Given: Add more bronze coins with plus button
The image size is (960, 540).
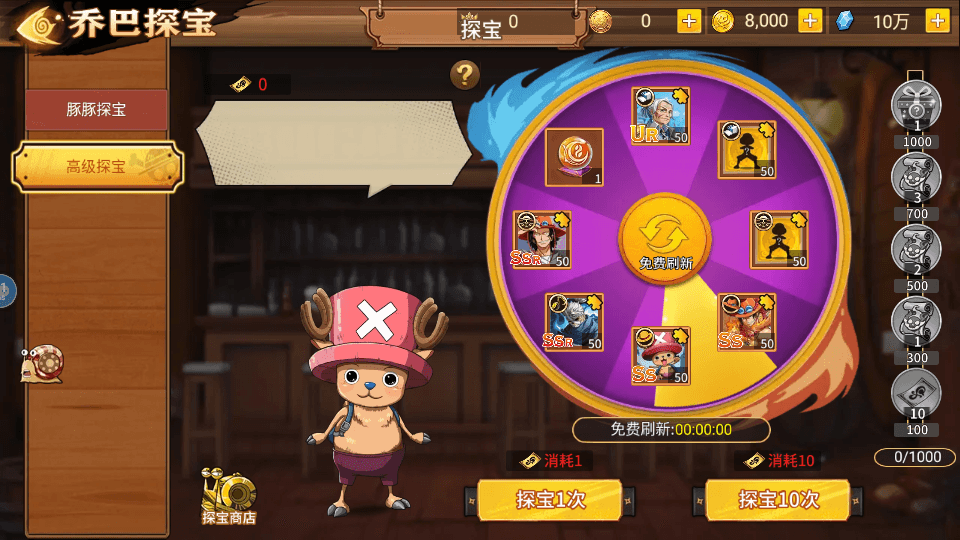Looking at the screenshot, I should pos(689,21).
